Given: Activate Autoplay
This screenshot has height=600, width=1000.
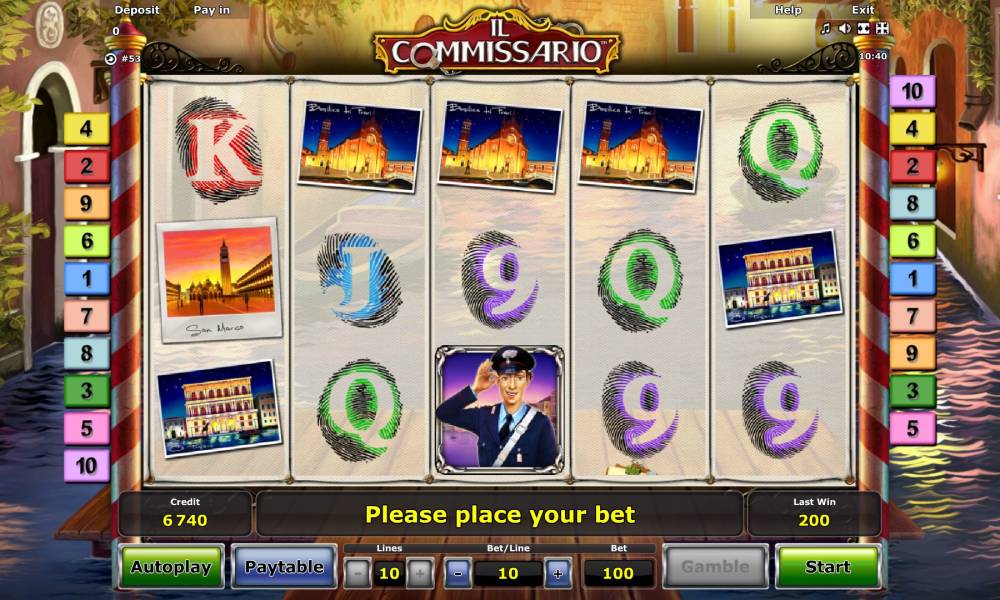Looking at the screenshot, I should 171,567.
